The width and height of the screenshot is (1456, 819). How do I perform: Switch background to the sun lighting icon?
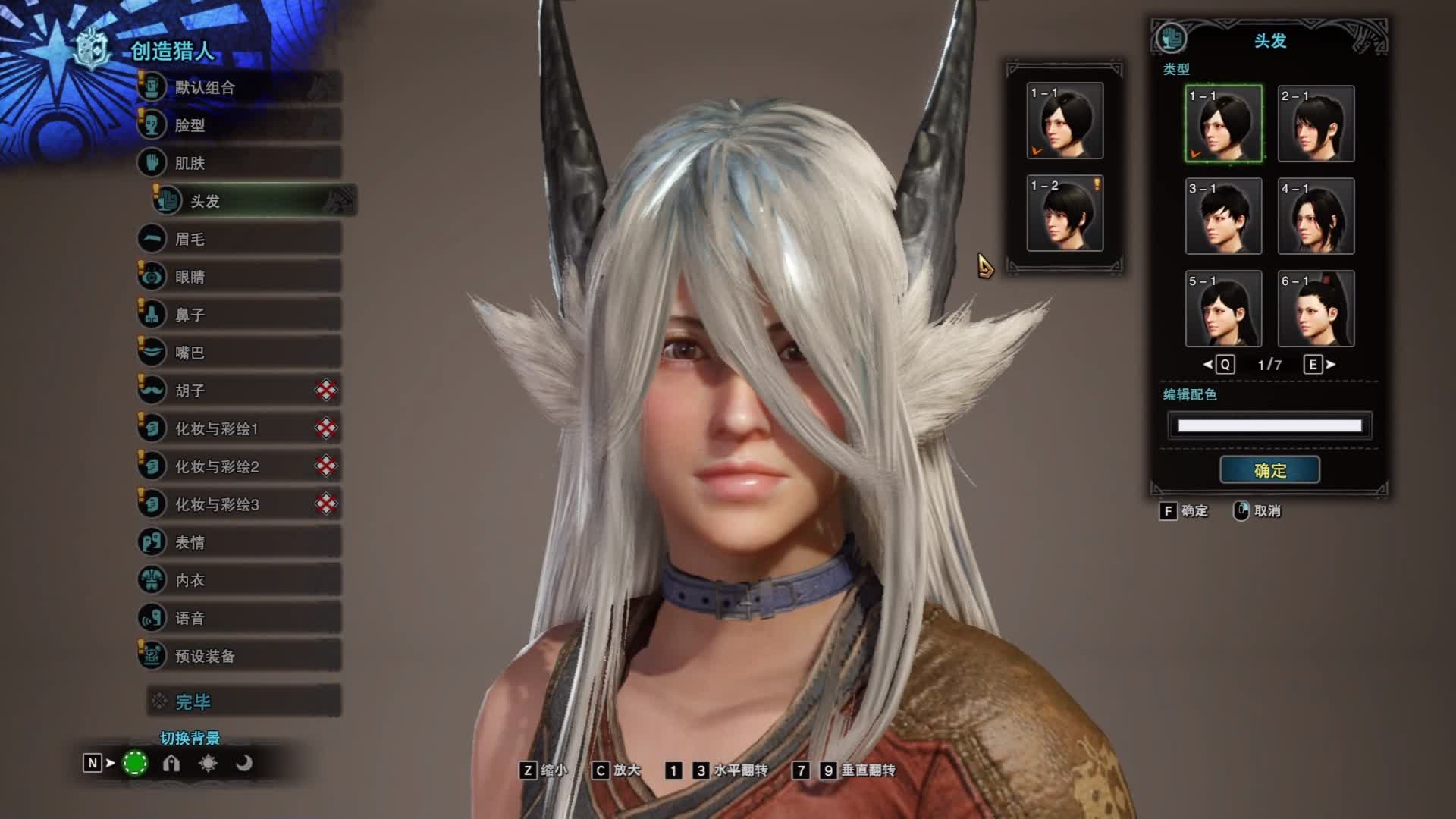pos(208,763)
